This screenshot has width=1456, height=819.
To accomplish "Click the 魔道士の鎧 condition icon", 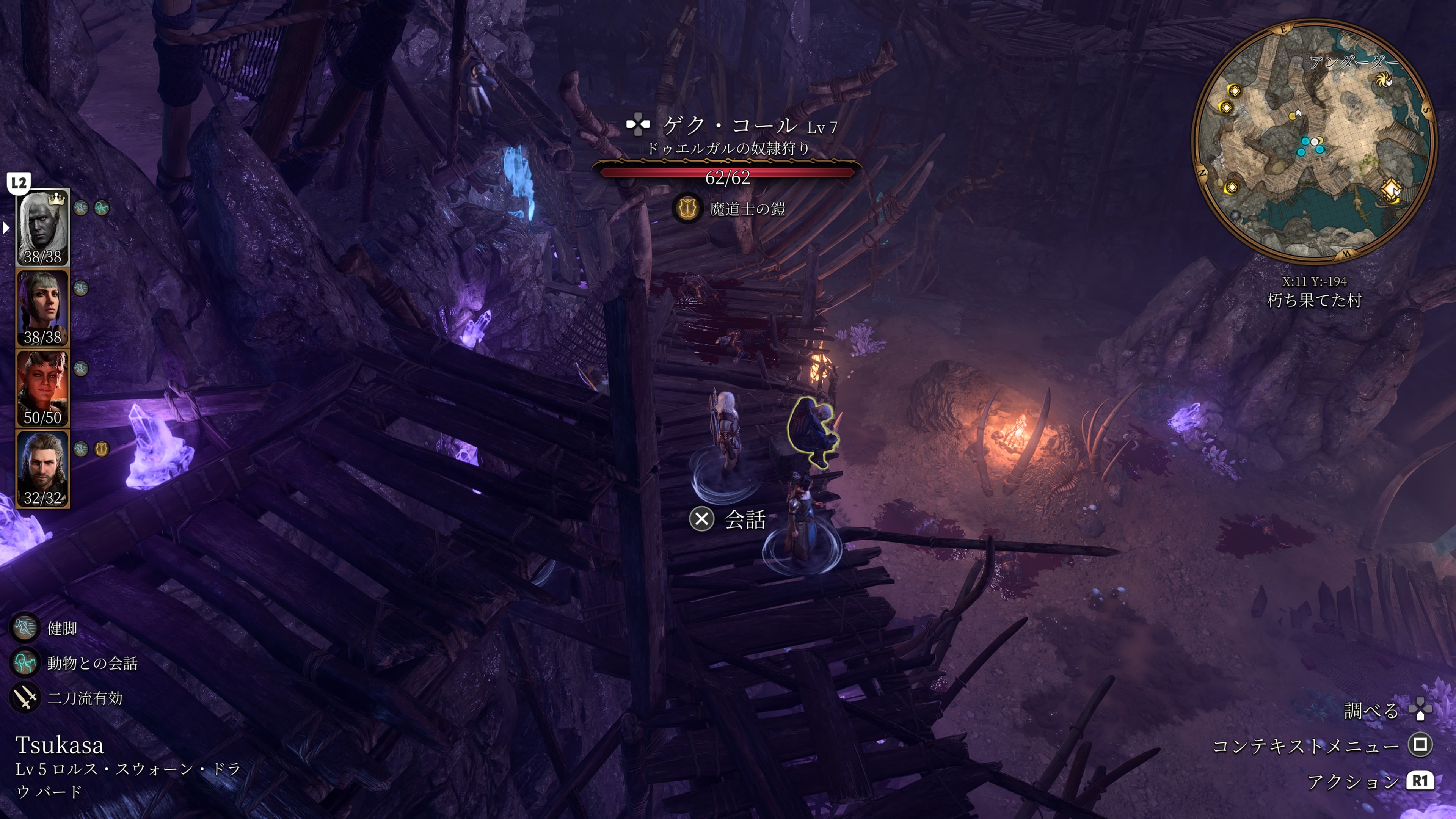I will (687, 209).
